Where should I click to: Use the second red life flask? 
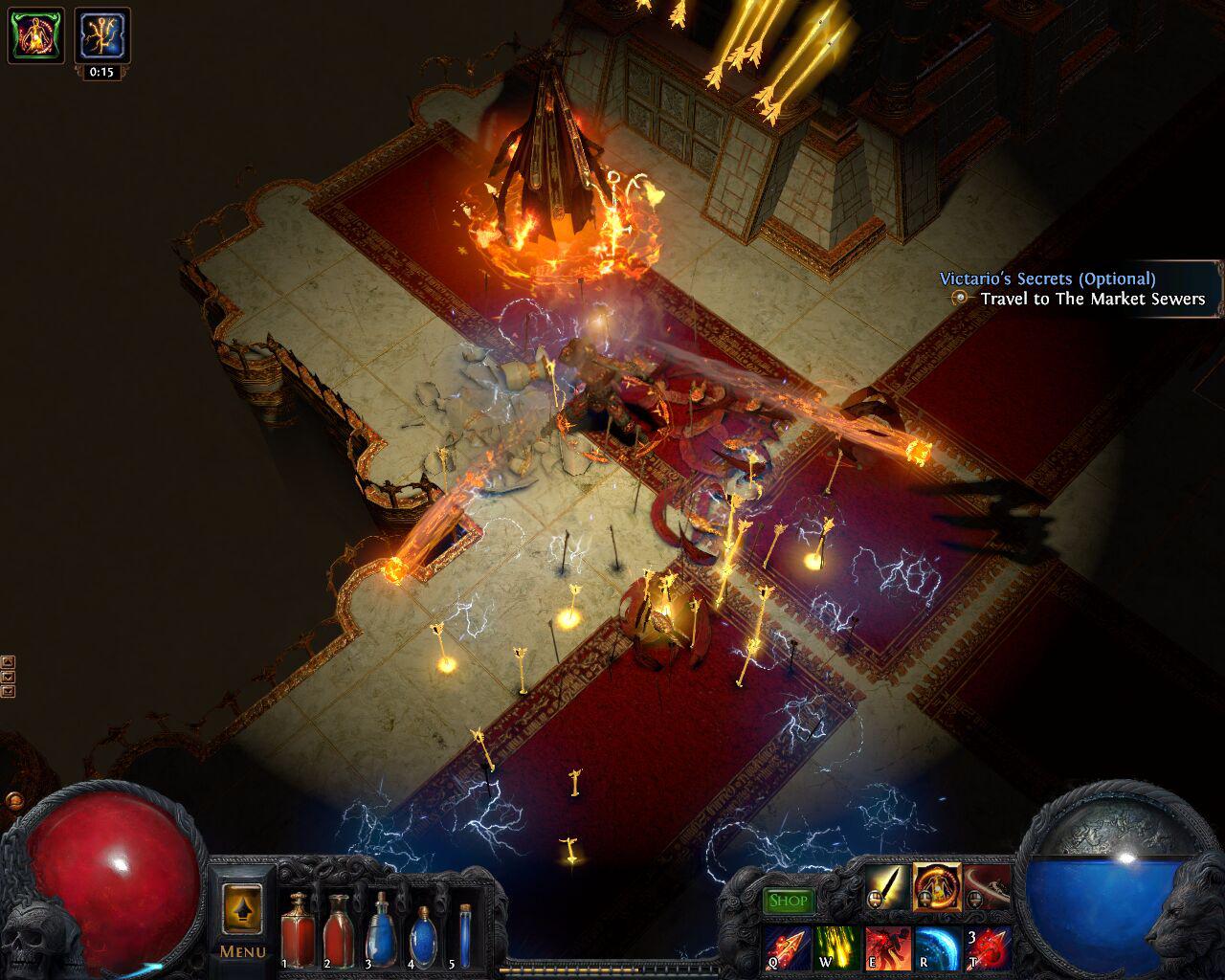point(338,930)
